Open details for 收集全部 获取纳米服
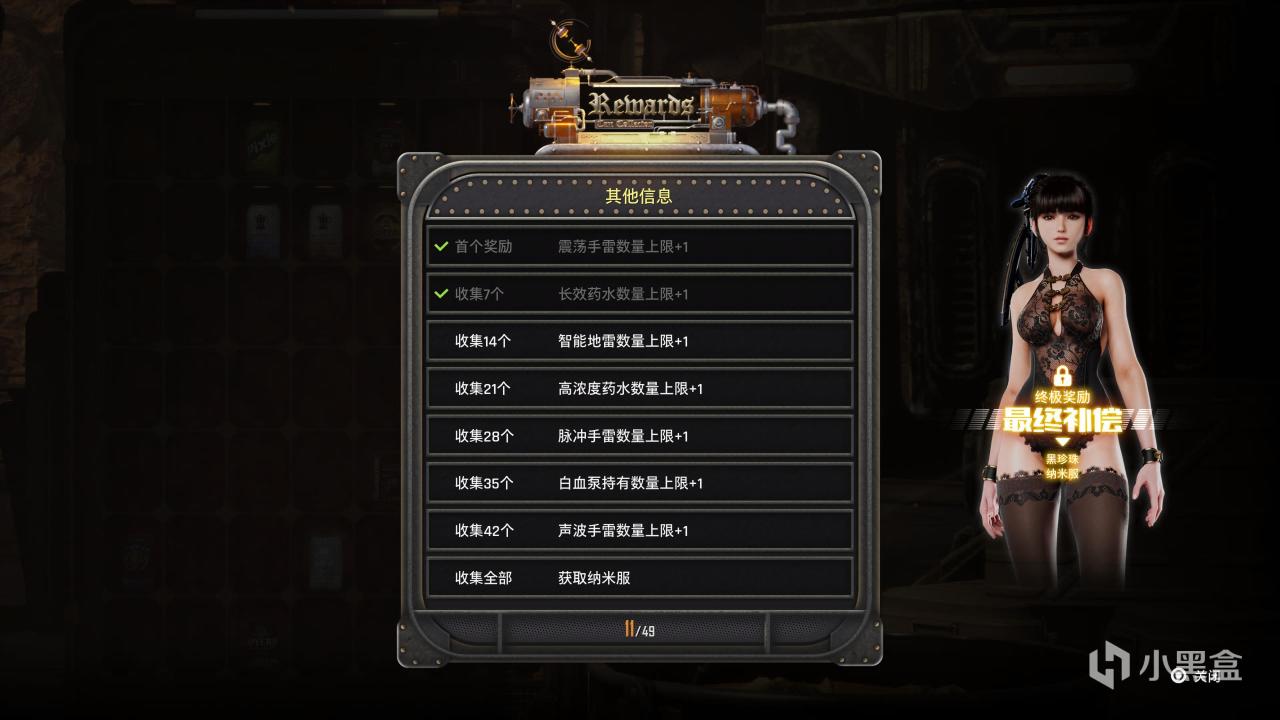 coord(640,577)
